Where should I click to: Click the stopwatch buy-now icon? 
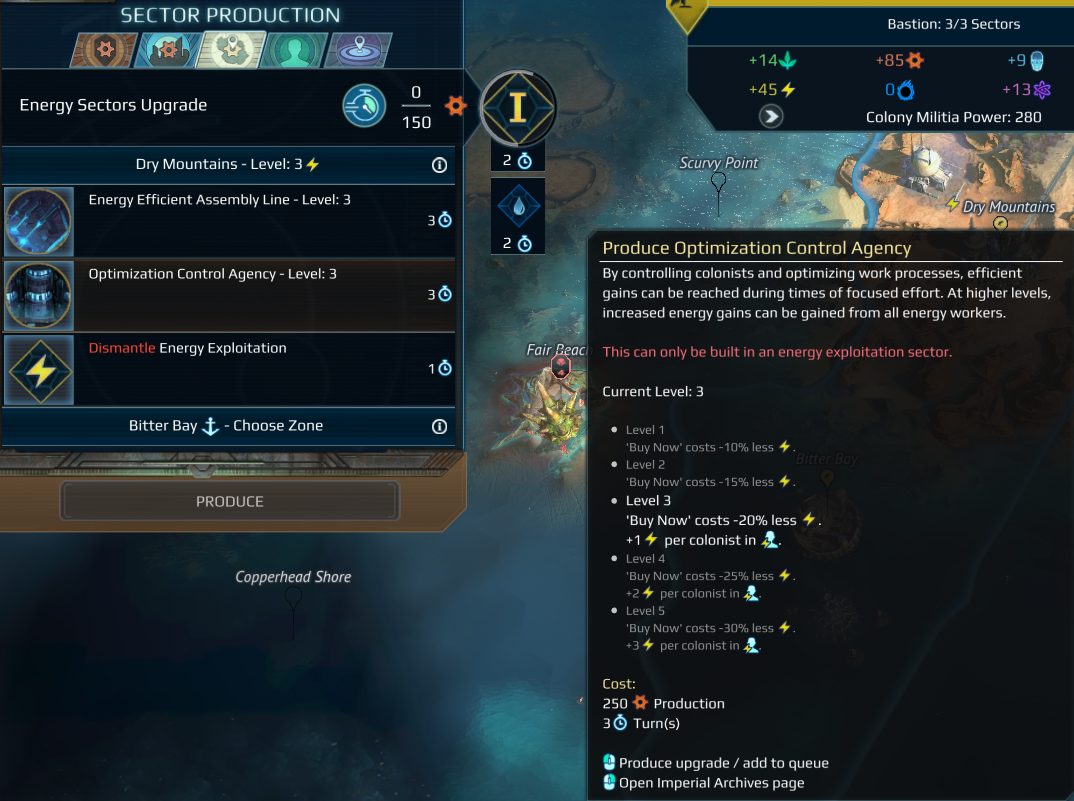364,105
